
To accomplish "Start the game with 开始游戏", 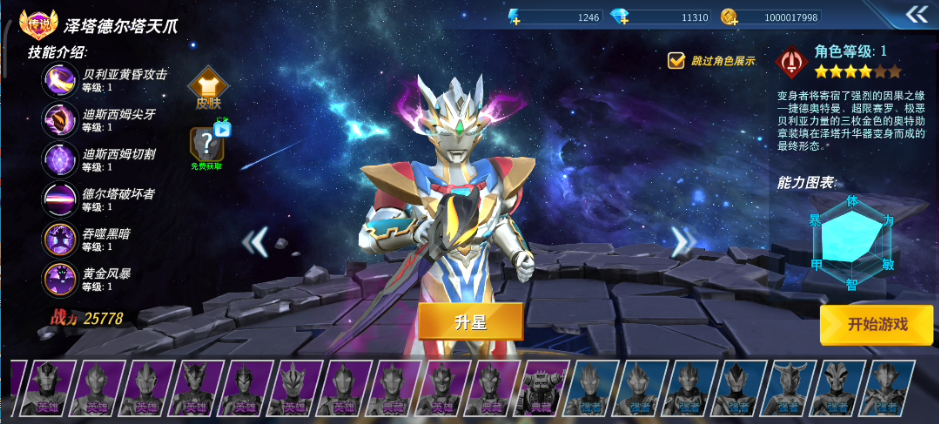I will tap(877, 323).
